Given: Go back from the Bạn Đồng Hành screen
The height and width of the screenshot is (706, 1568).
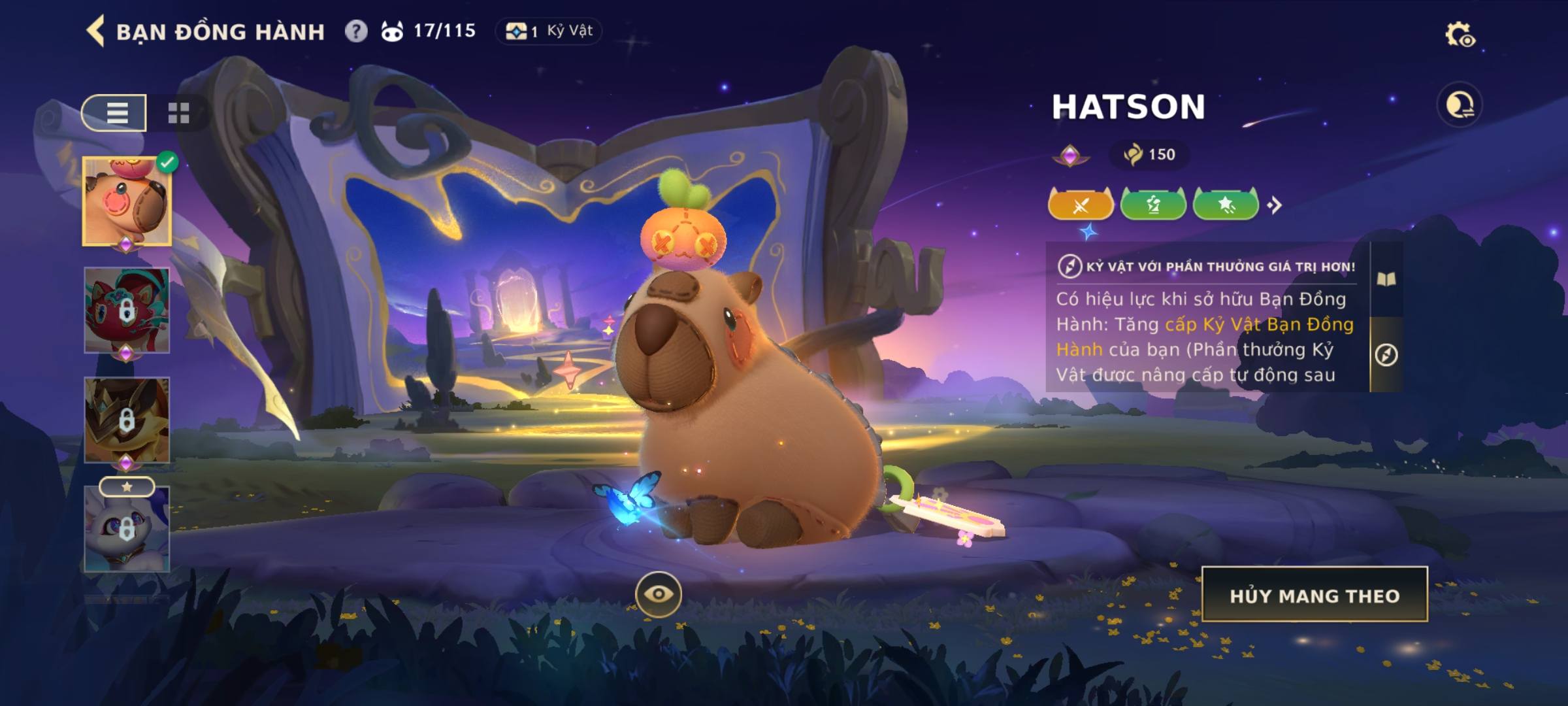Looking at the screenshot, I should (96, 31).
